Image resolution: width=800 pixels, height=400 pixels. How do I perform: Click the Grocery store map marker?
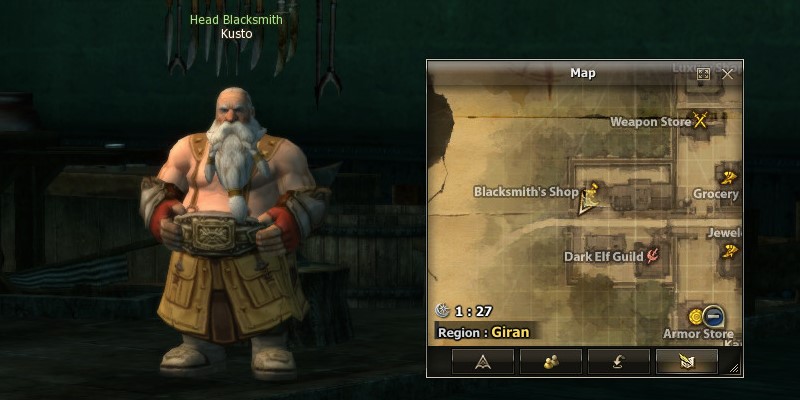(730, 177)
